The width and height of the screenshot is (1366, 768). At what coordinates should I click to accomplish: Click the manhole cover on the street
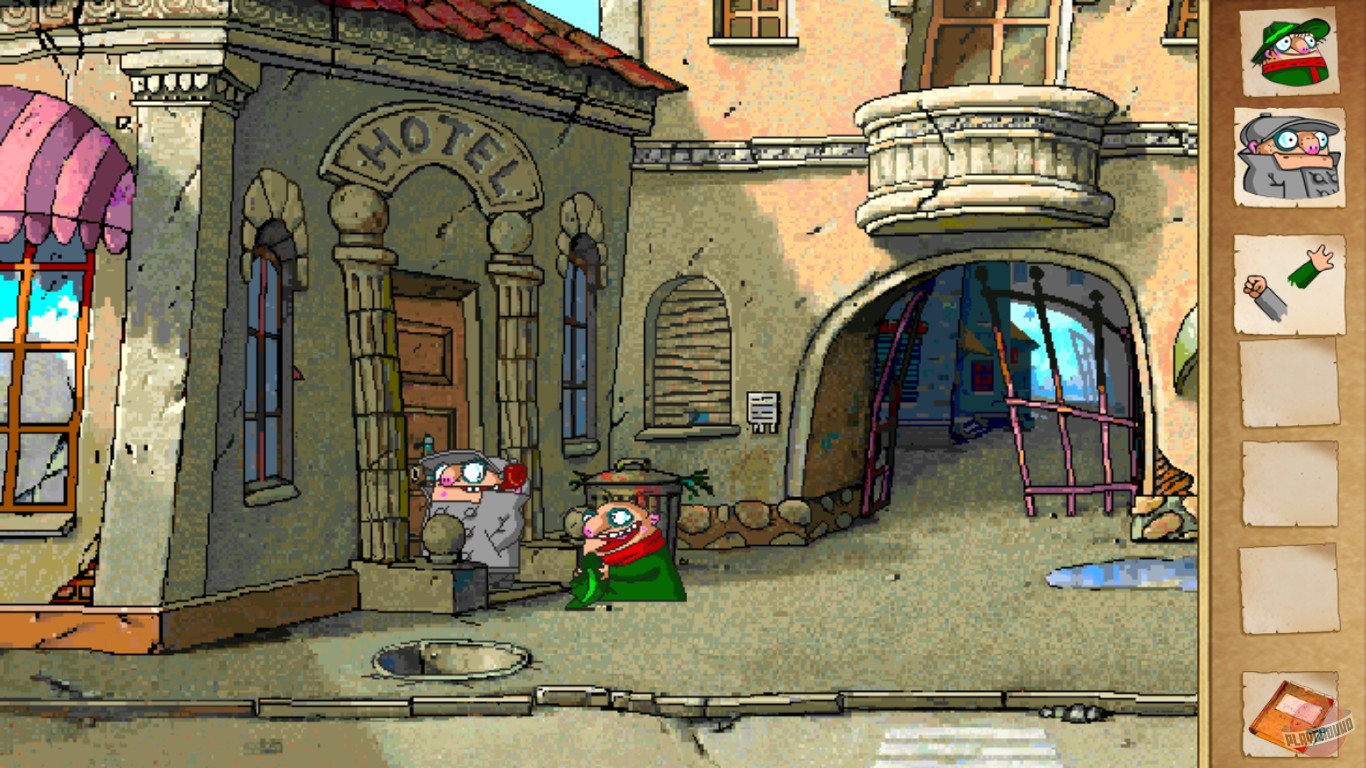click(450, 655)
